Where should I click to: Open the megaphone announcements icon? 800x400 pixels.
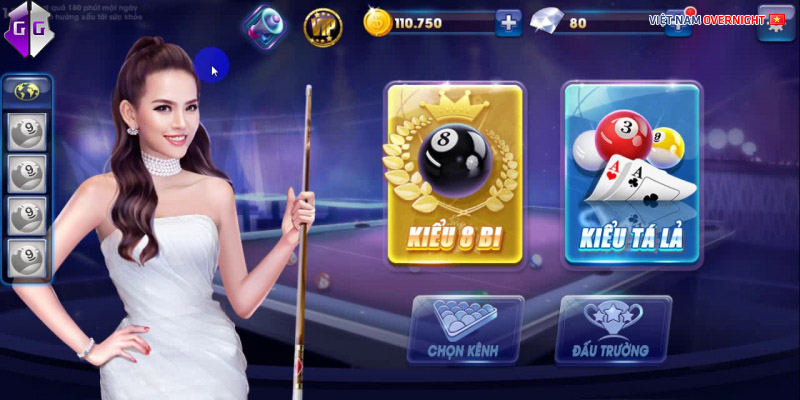[264, 24]
